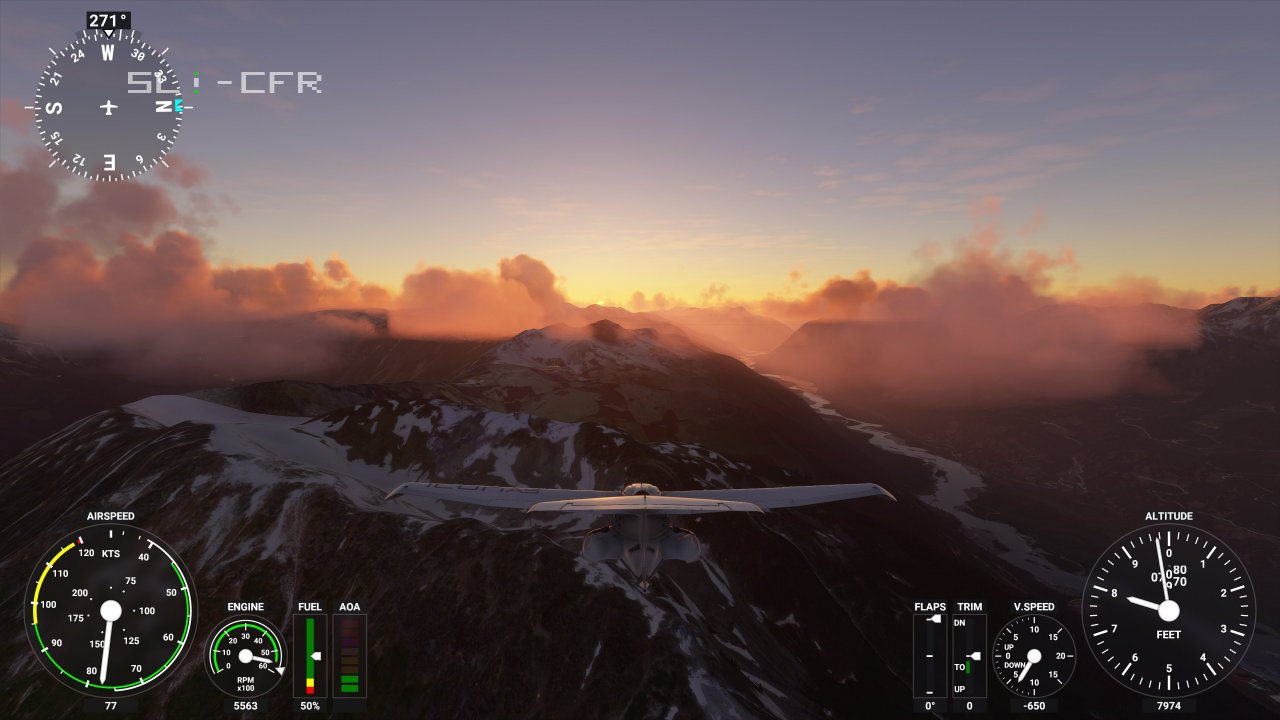Select the AIRSPEED panel label
Viewport: 1280px width, 720px height.
click(110, 516)
